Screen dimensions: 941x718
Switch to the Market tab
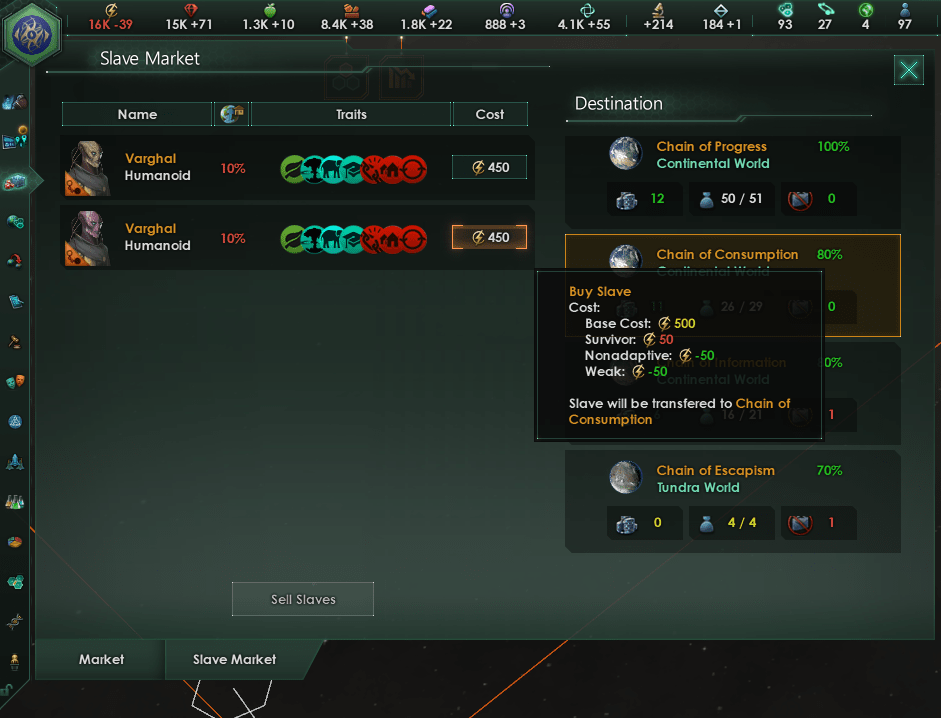pos(102,659)
